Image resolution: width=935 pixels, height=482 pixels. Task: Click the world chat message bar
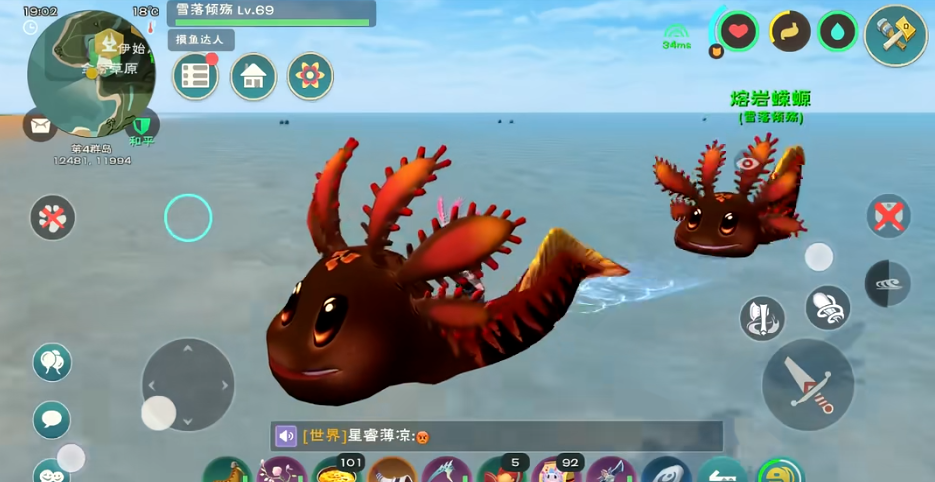pos(509,436)
